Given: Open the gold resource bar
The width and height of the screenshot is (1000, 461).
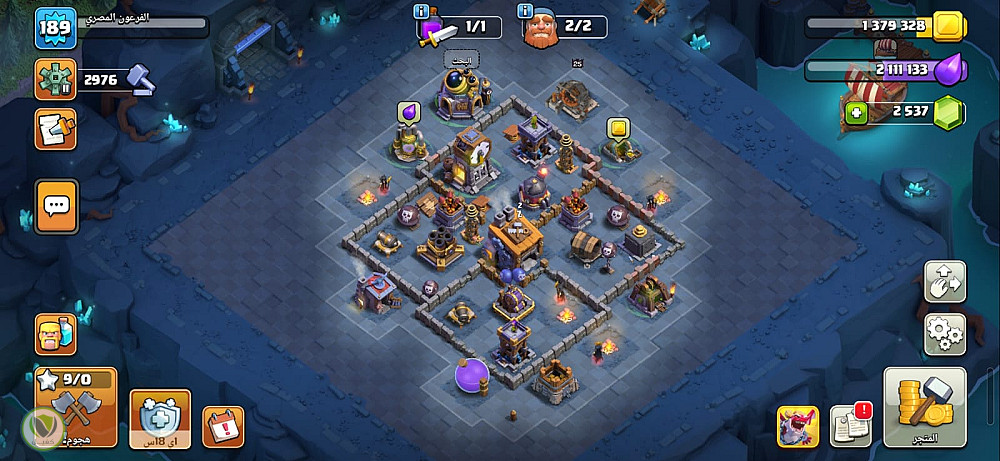Looking at the screenshot, I should pos(880,26).
